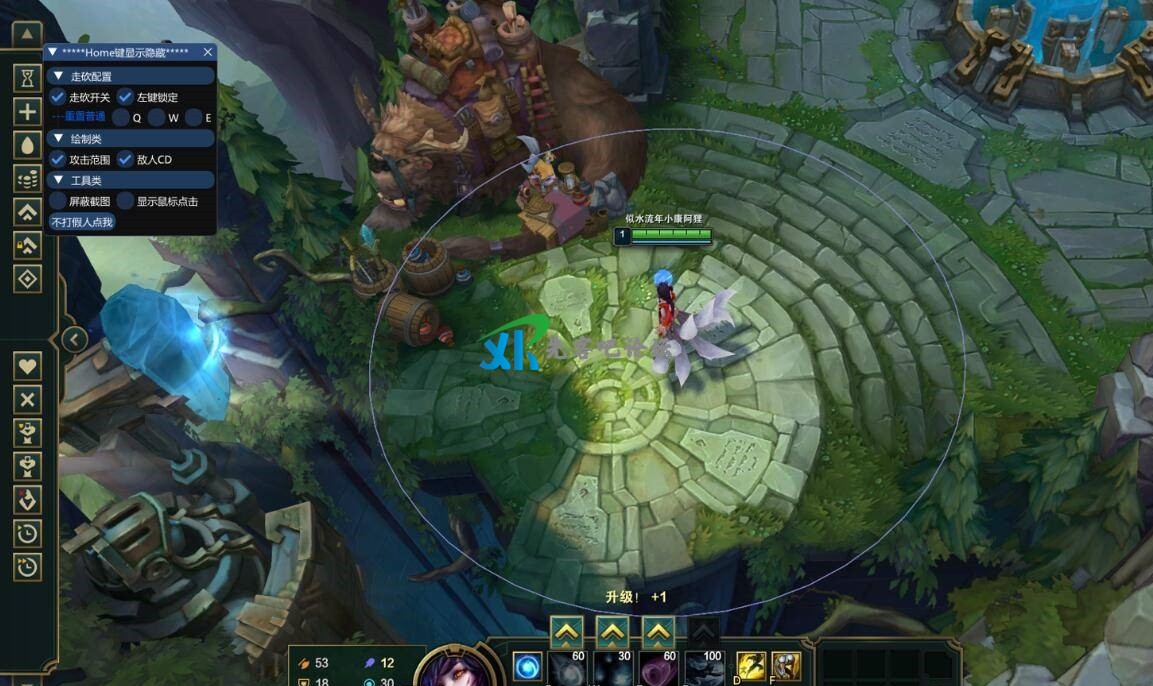Level up the Q ability with its arrow
This screenshot has width=1153, height=686.
(x=566, y=631)
